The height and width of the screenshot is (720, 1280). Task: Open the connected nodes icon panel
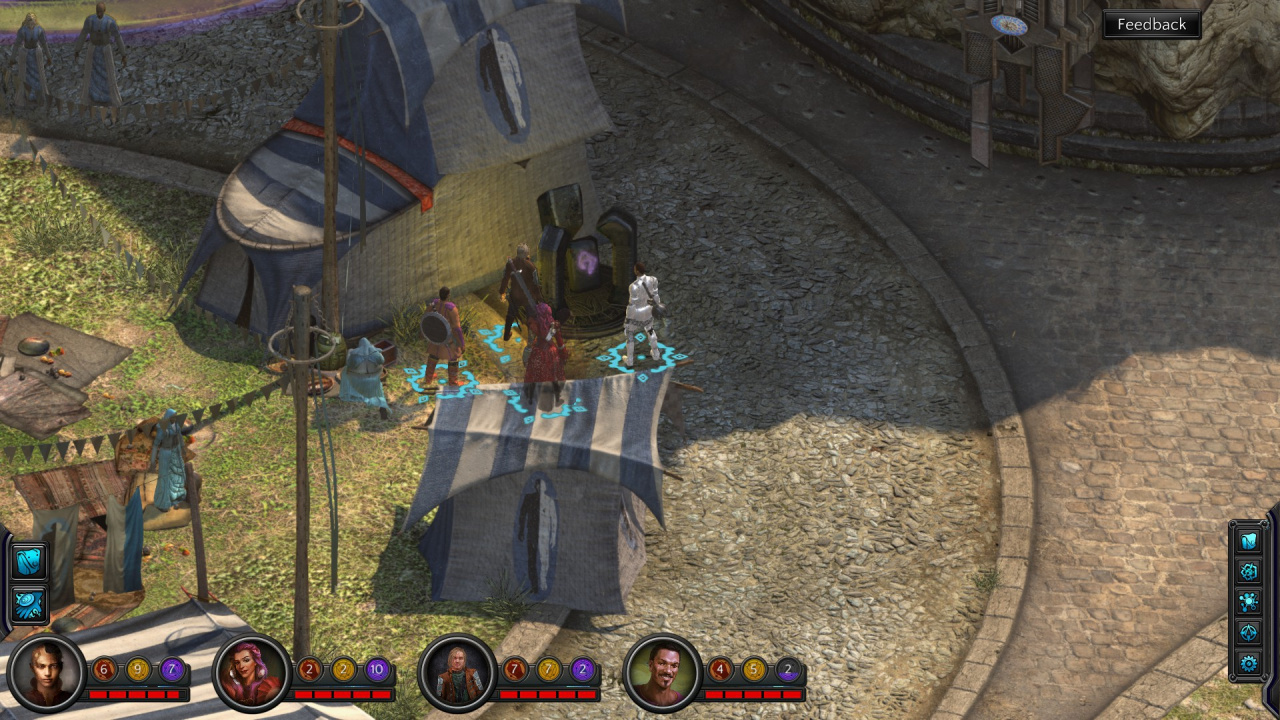pyautogui.click(x=1249, y=602)
